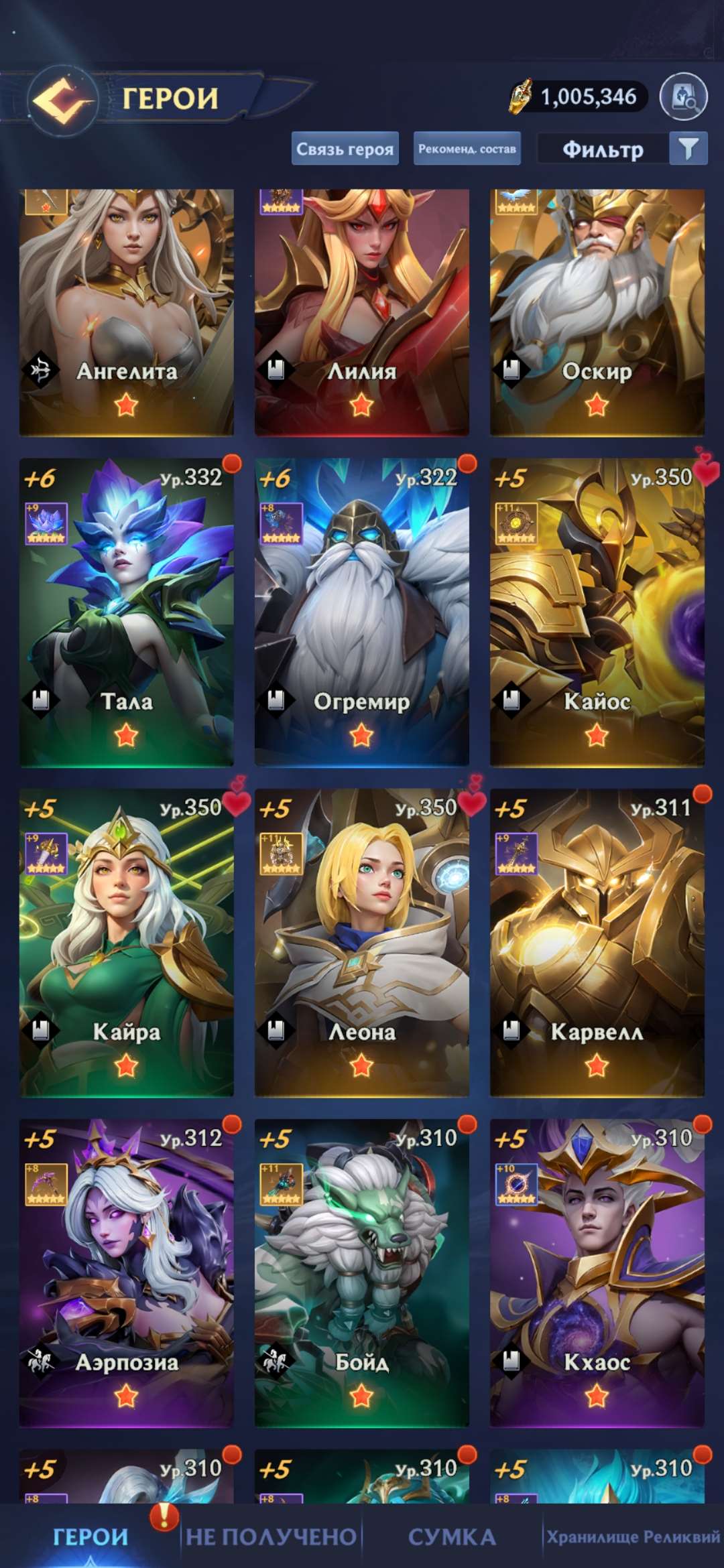Choose the Лилия hero card
This screenshot has height=1568, width=724.
(x=362, y=312)
